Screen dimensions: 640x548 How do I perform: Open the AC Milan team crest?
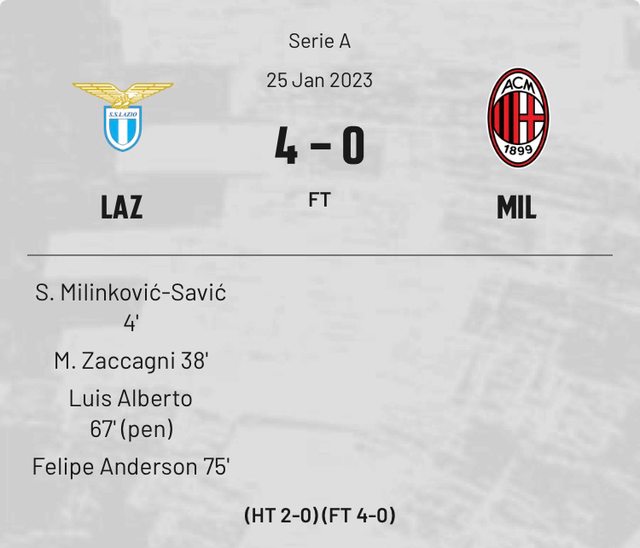516,117
